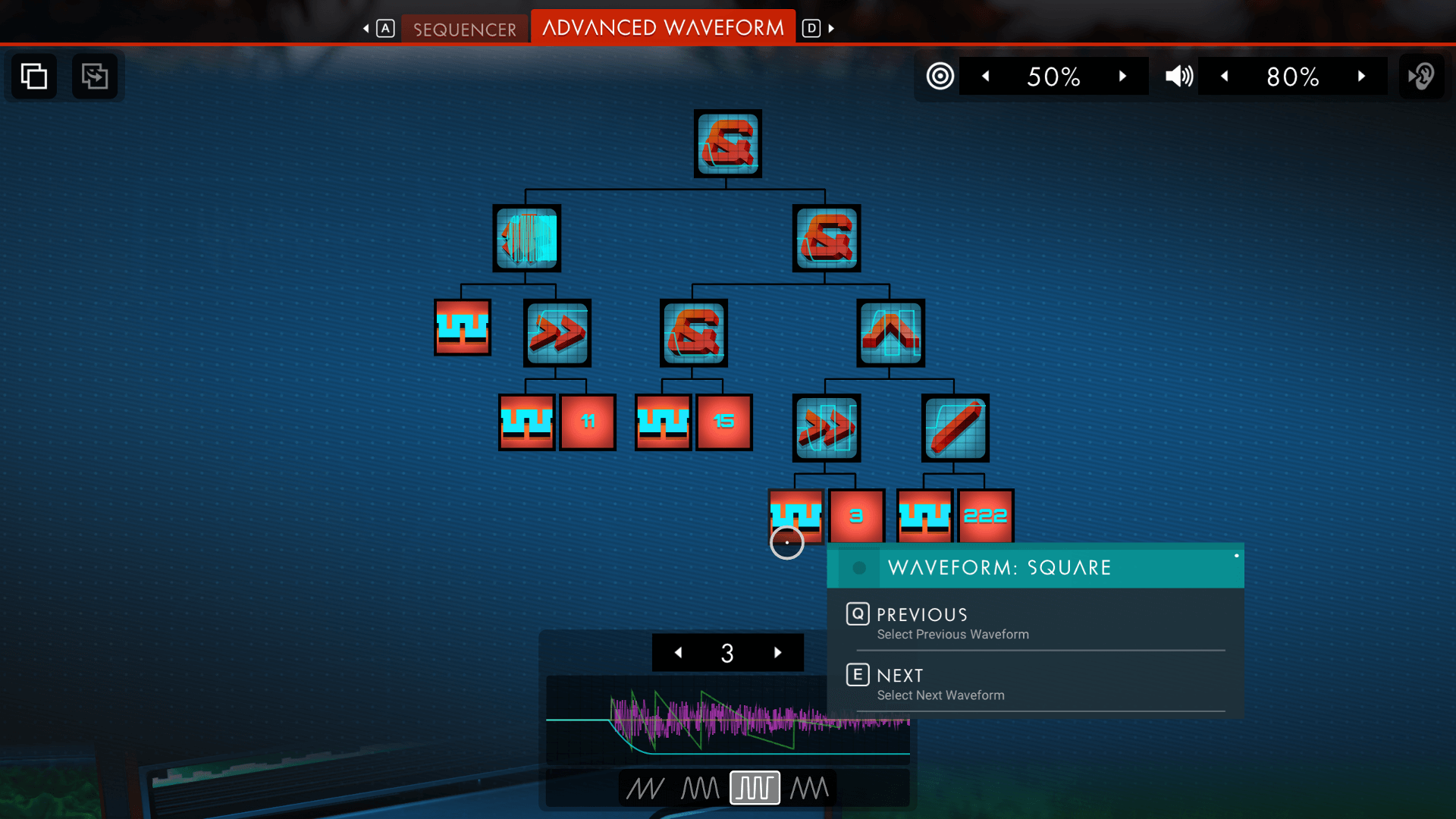Click the paste/import icon beside copy

95,76
